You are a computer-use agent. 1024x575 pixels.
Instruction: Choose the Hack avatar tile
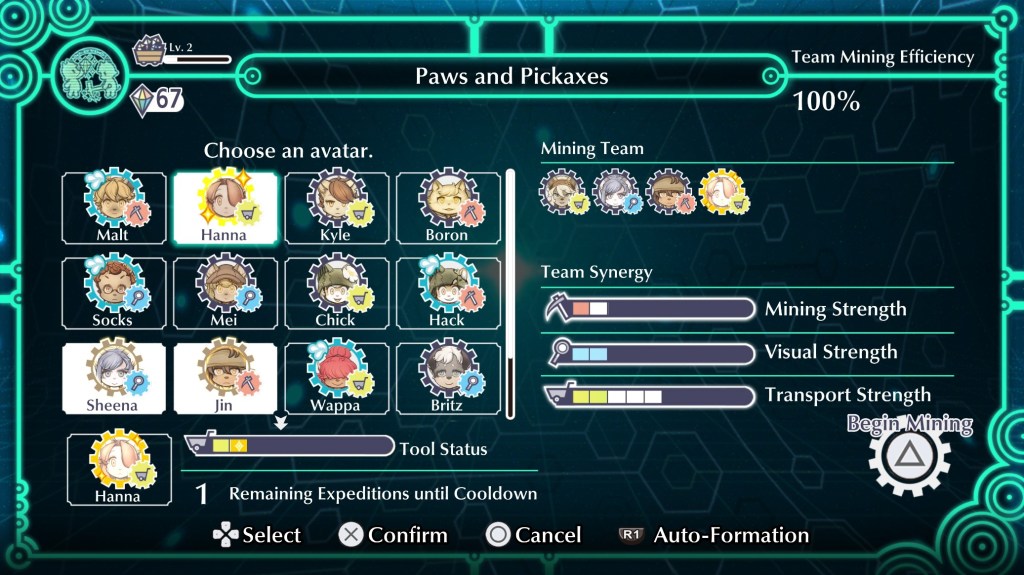point(447,293)
